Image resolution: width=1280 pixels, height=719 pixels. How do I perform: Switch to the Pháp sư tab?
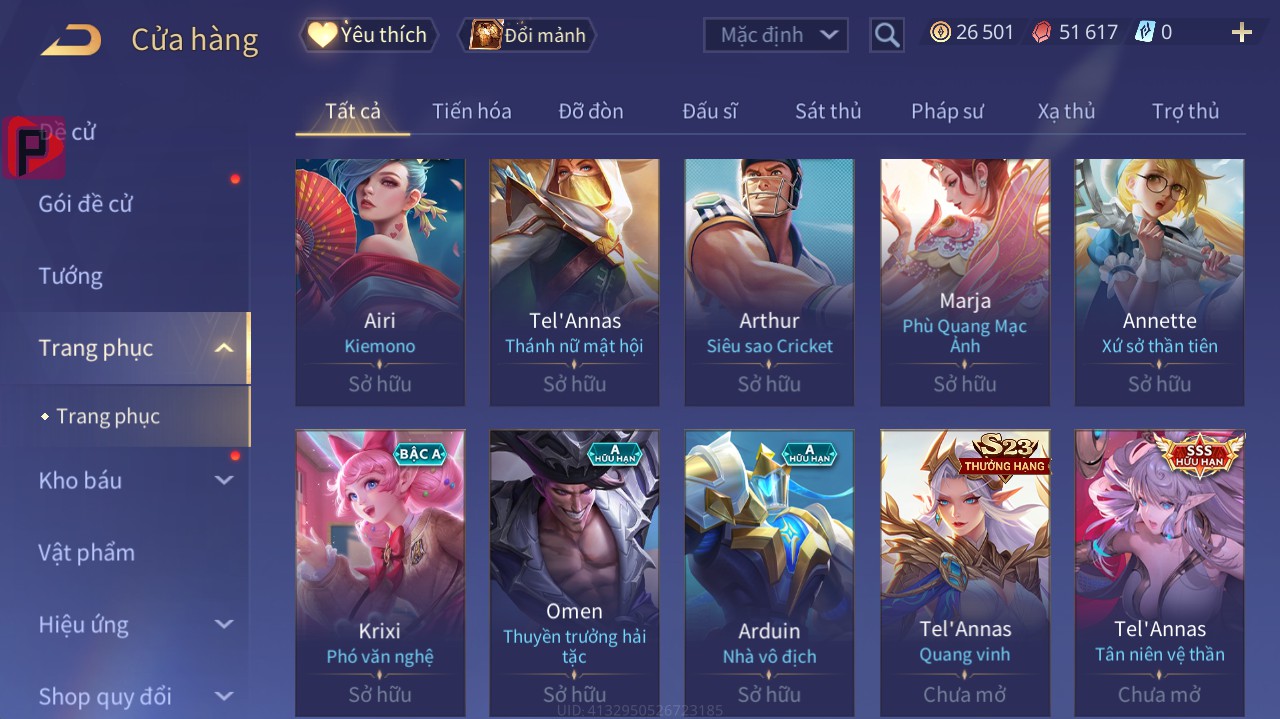pyautogui.click(x=947, y=111)
